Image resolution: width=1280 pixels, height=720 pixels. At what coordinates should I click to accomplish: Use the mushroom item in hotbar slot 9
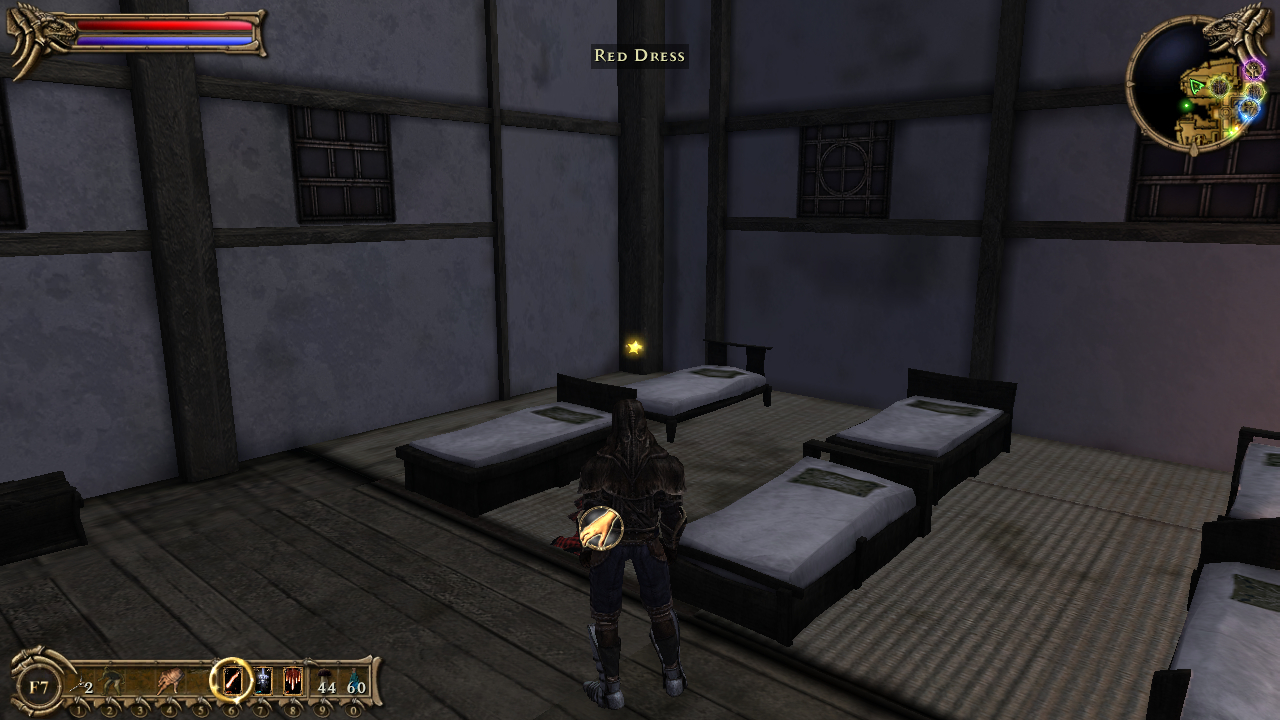click(323, 680)
